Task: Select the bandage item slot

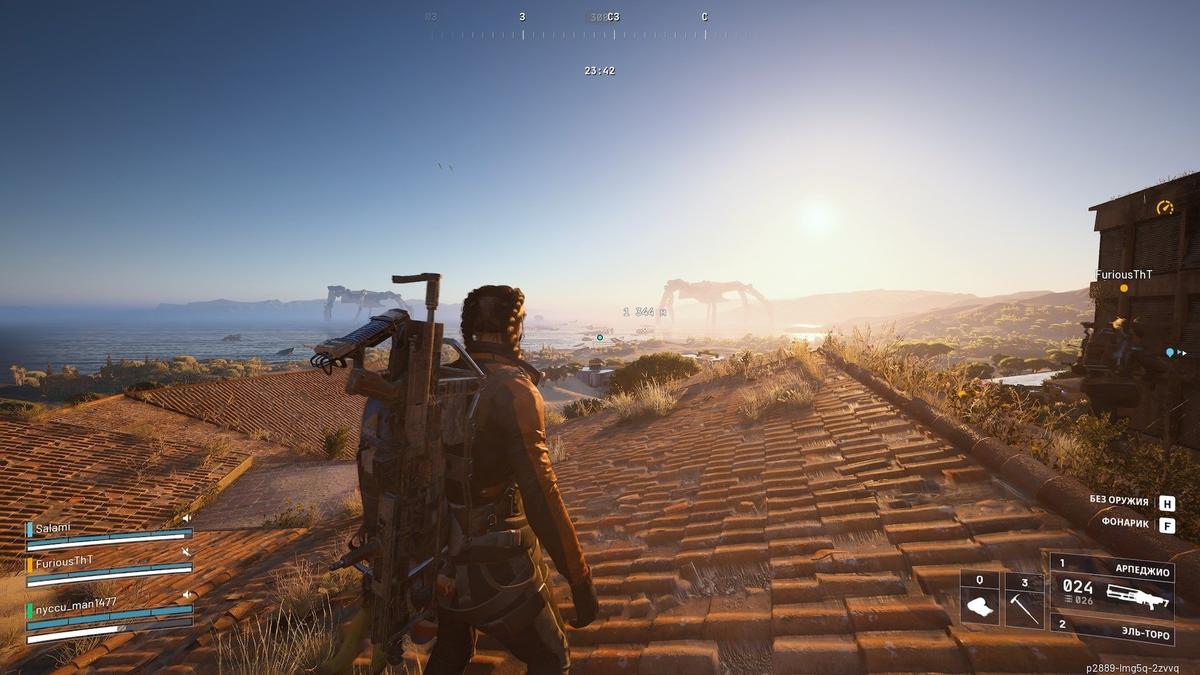Action: point(979,600)
